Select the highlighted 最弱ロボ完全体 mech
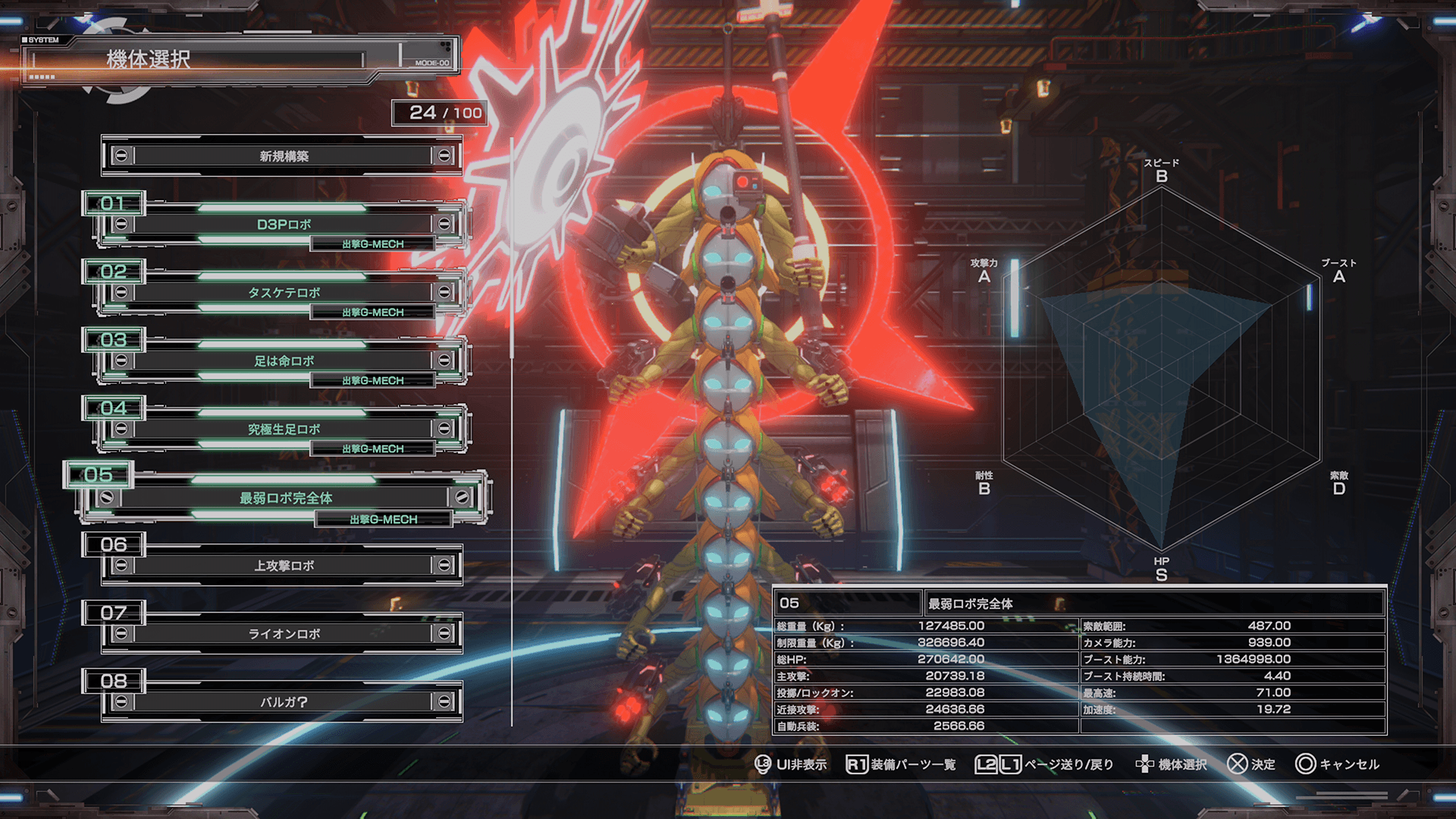Viewport: 1456px width, 819px height. [285, 498]
